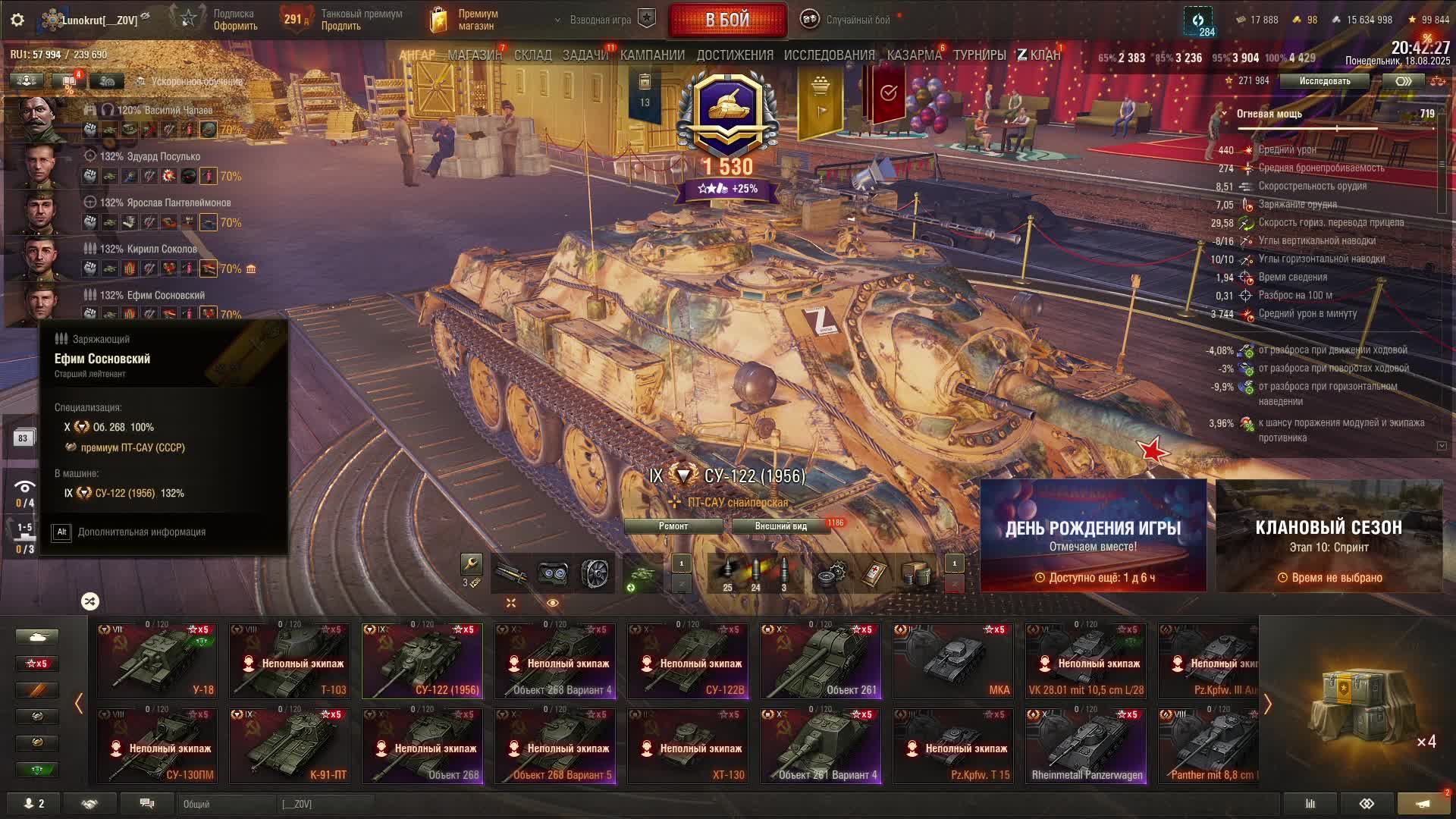
Task: Start battle with the В БОЙ button
Action: coord(727,20)
